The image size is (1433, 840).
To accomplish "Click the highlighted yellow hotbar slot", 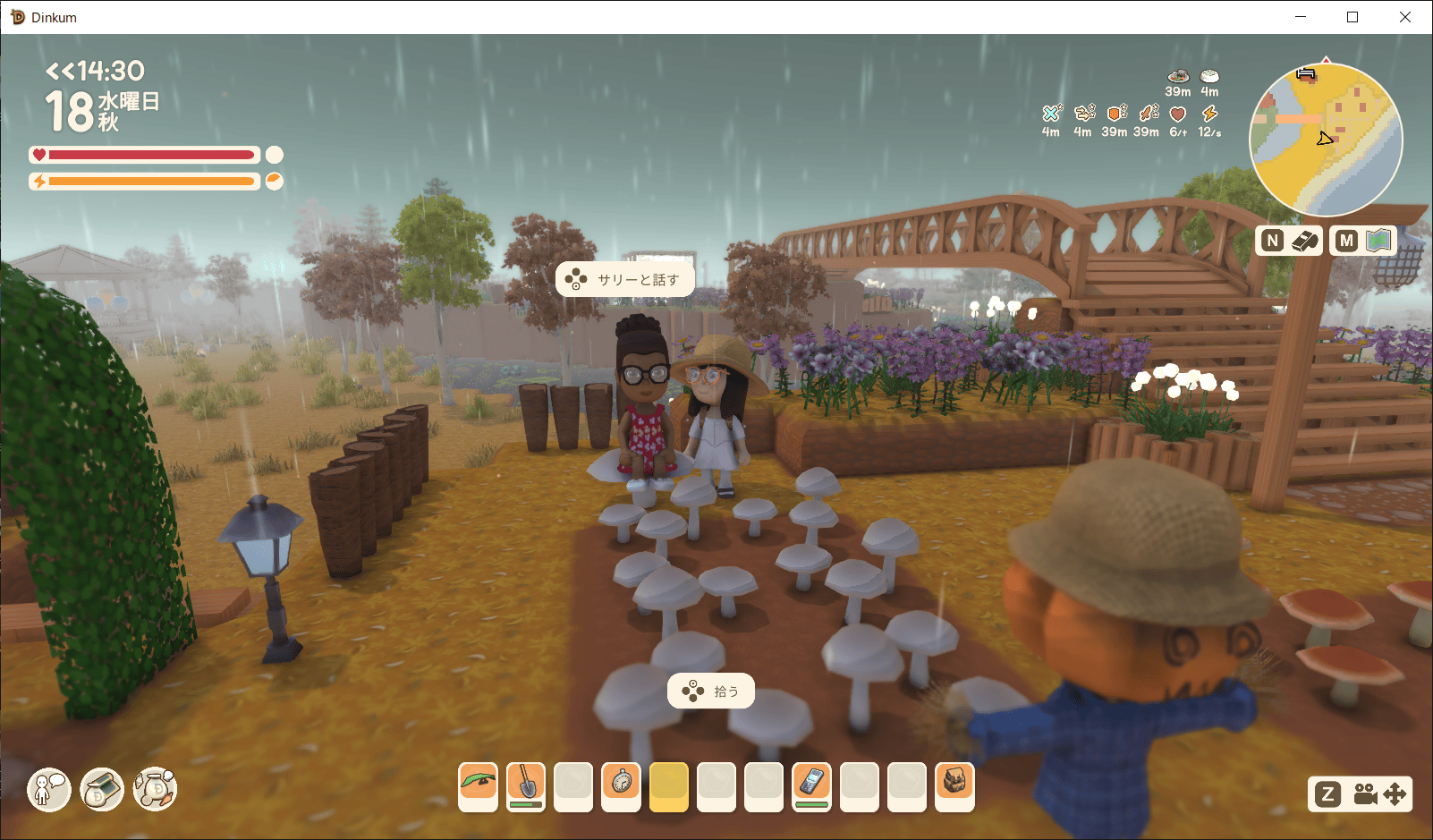I will pos(669,786).
